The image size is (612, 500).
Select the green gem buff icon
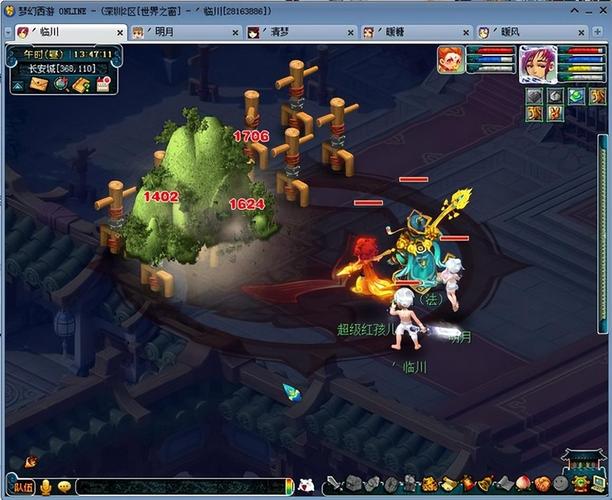(575, 96)
